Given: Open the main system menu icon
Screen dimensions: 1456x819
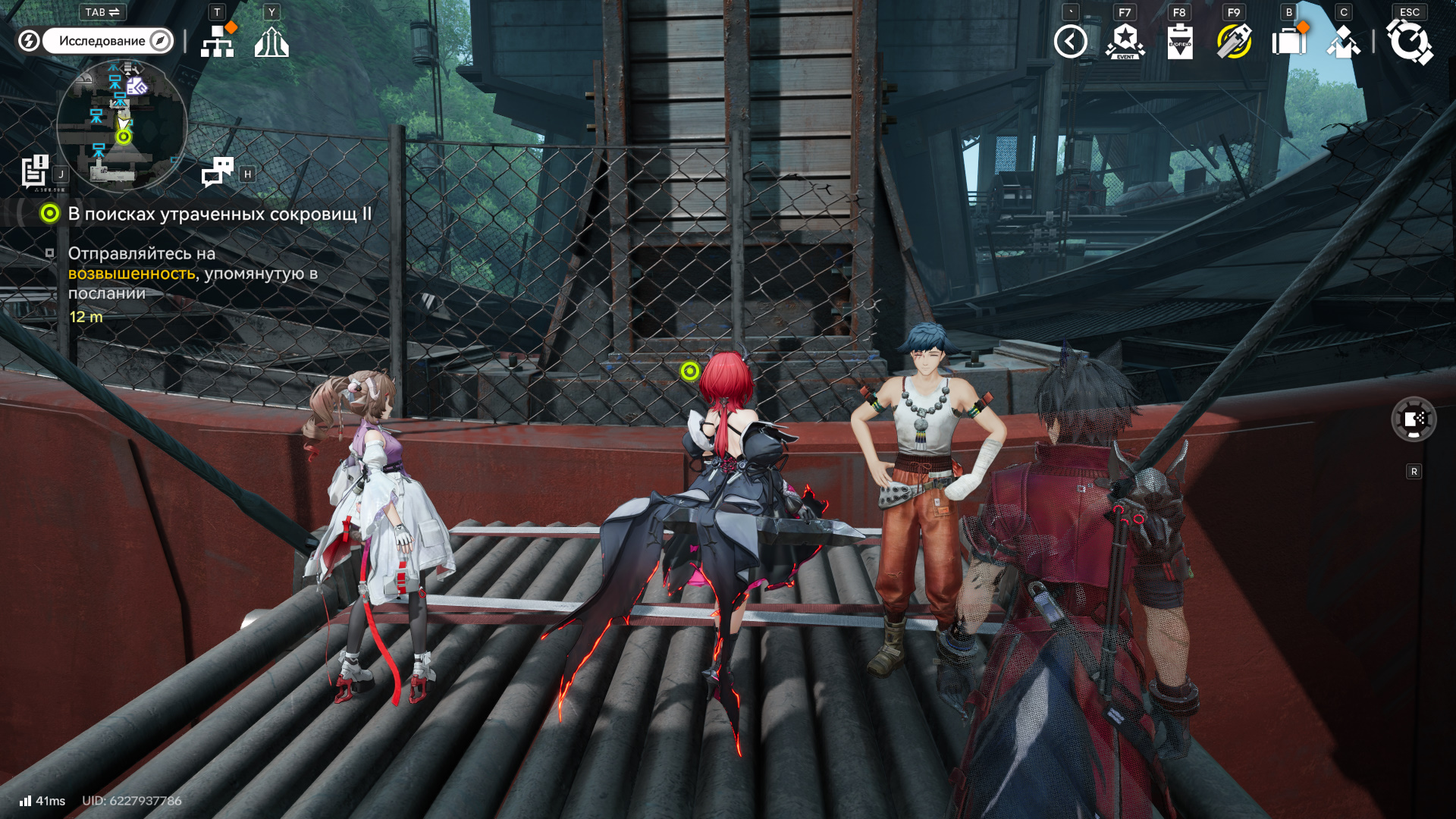Looking at the screenshot, I should [1409, 42].
